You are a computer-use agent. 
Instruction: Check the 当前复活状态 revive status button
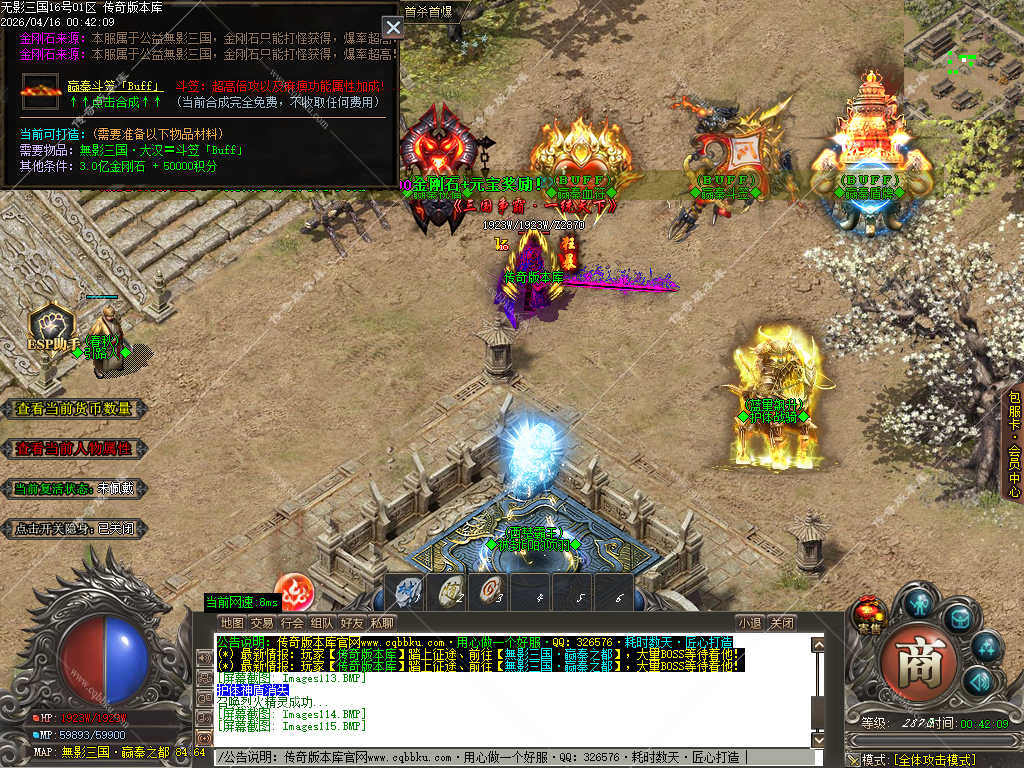74,488
